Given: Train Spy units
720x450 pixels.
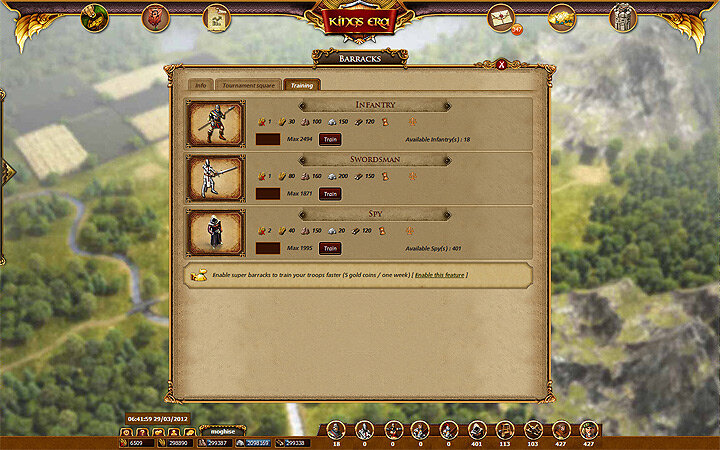Looking at the screenshot, I should [330, 248].
